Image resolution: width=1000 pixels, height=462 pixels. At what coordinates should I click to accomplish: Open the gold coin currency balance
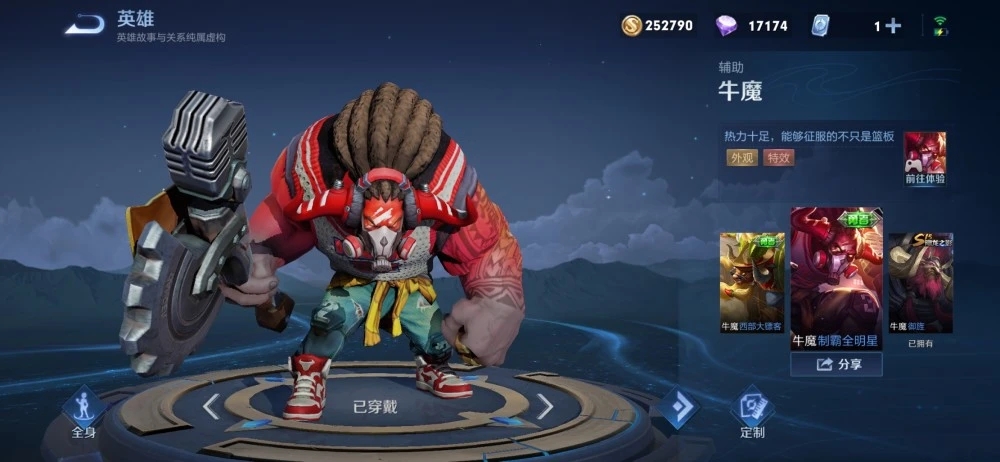pyautogui.click(x=656, y=26)
